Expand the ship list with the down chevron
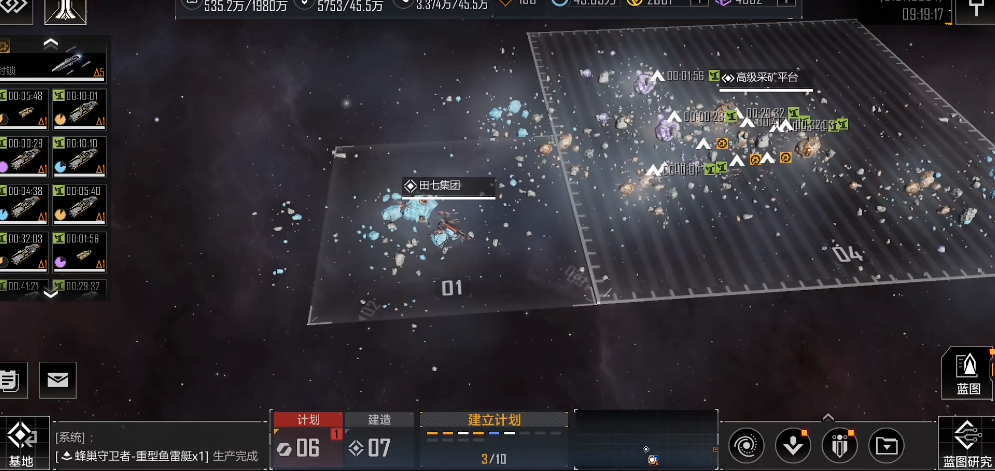The height and width of the screenshot is (471, 995). (x=51, y=293)
